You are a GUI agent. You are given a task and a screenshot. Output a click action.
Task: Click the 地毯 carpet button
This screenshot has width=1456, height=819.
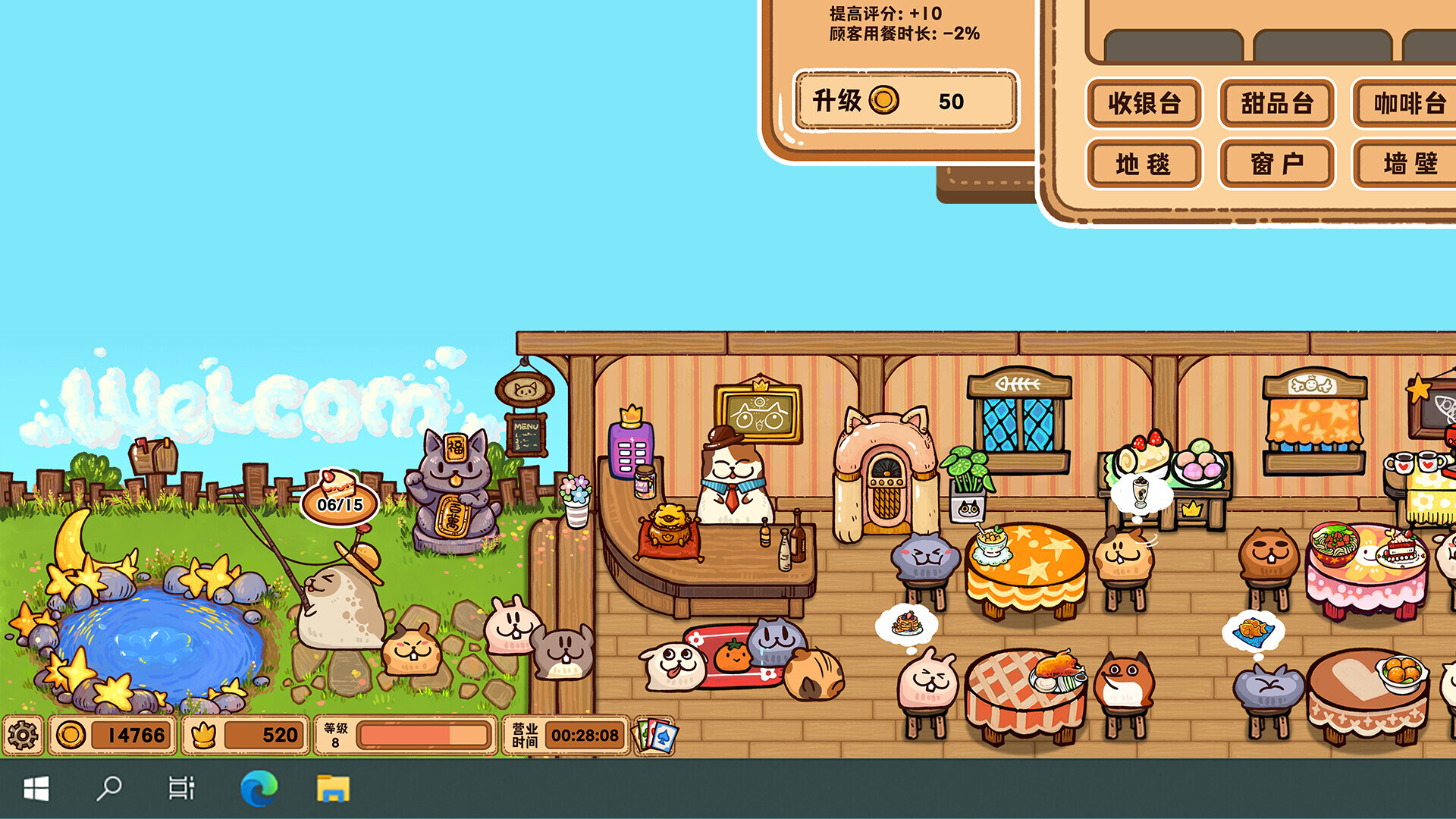pyautogui.click(x=1144, y=163)
